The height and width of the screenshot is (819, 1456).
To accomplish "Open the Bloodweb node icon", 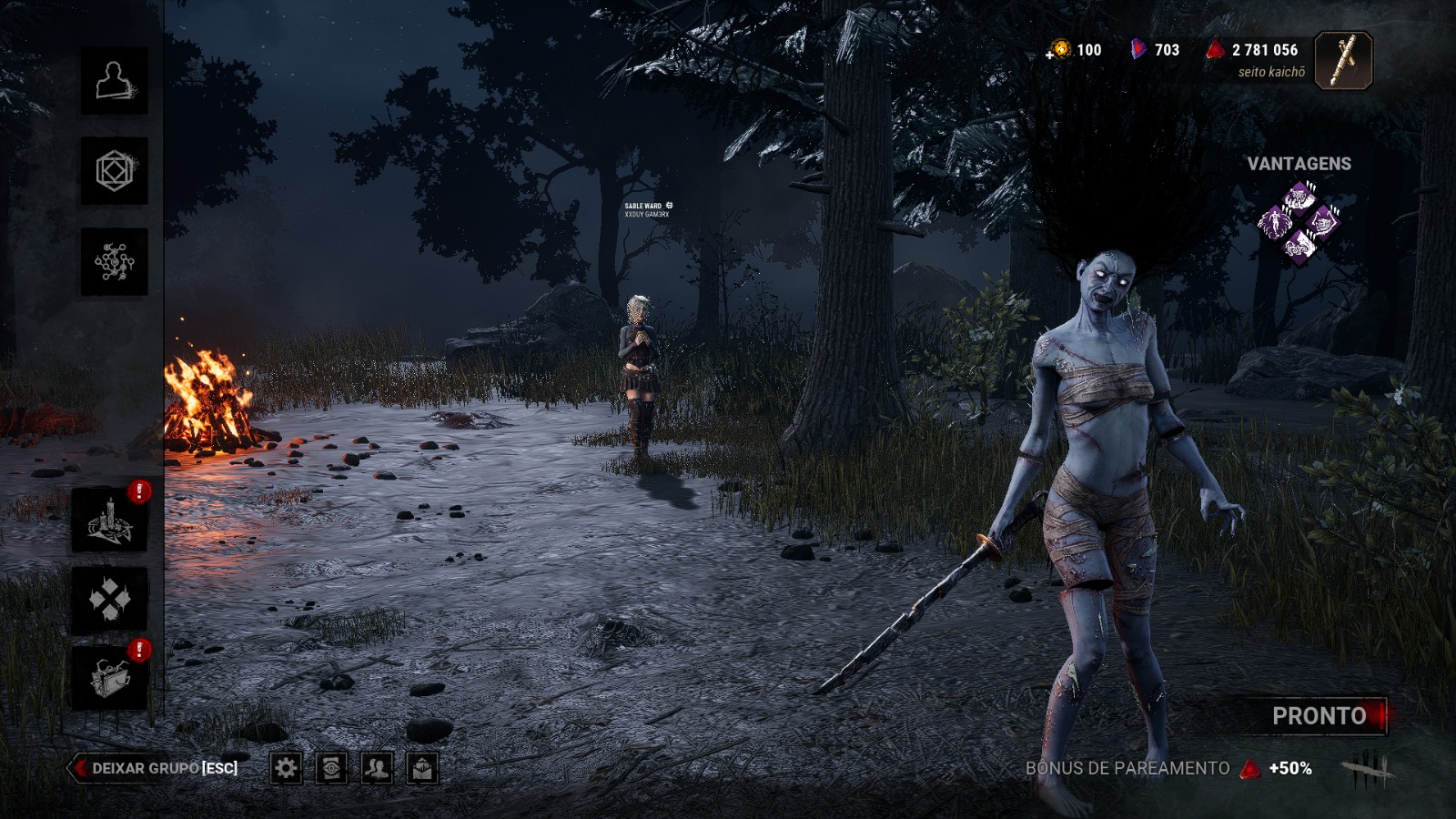I will click(x=115, y=262).
